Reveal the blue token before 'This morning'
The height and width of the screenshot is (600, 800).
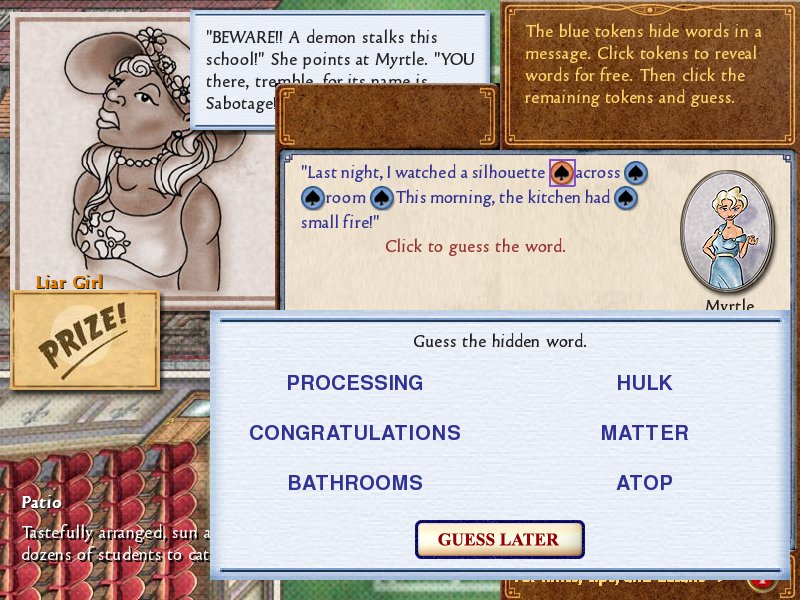click(382, 198)
